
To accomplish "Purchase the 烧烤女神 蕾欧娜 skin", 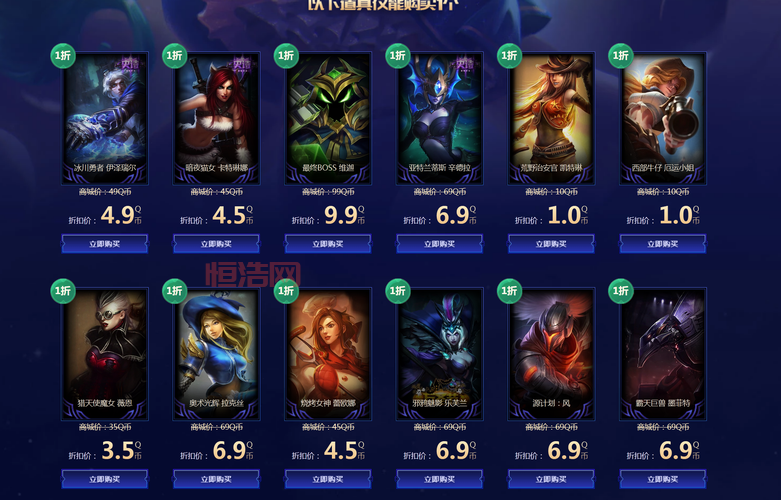I will click(x=328, y=479).
